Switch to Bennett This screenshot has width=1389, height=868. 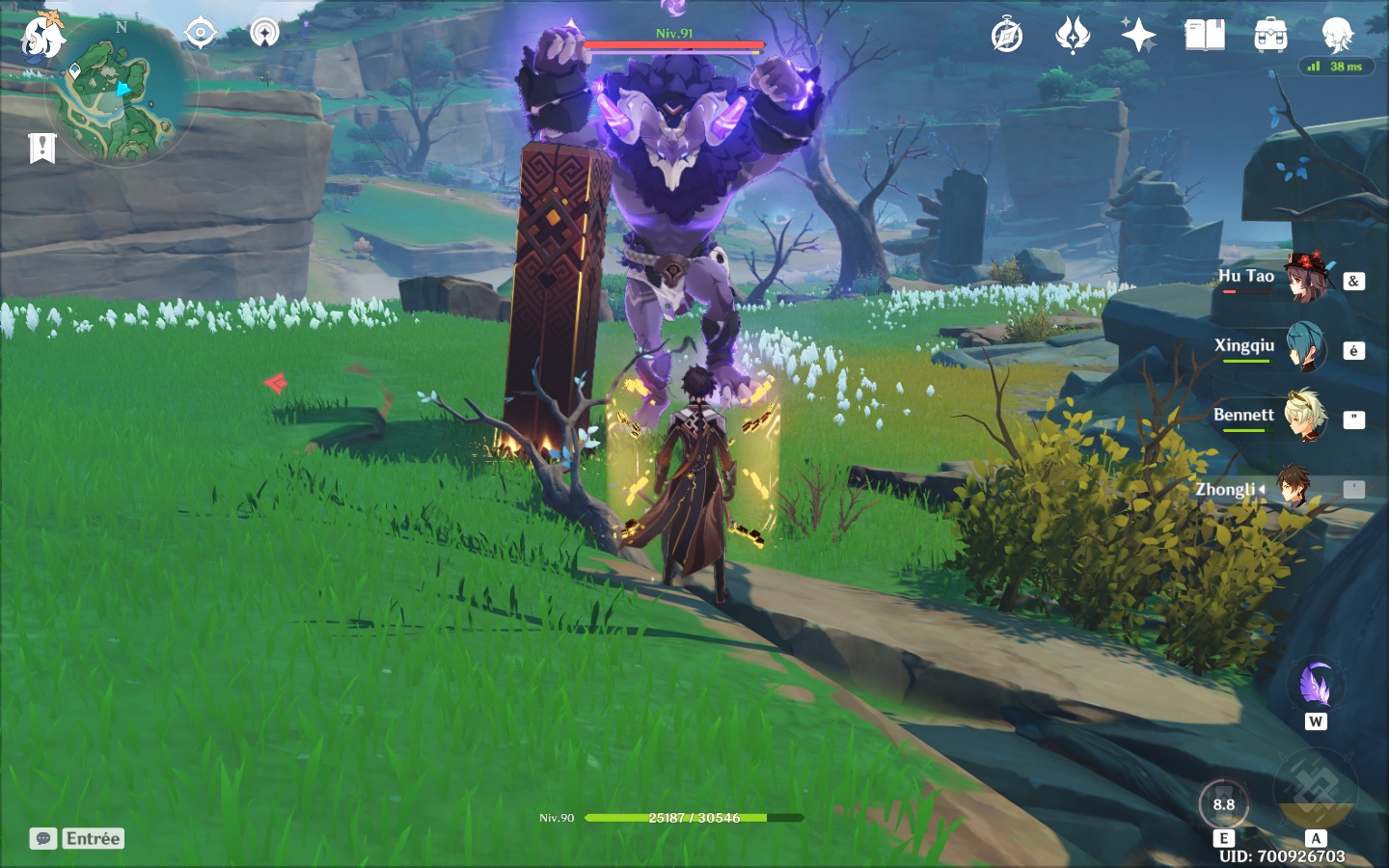click(1305, 418)
